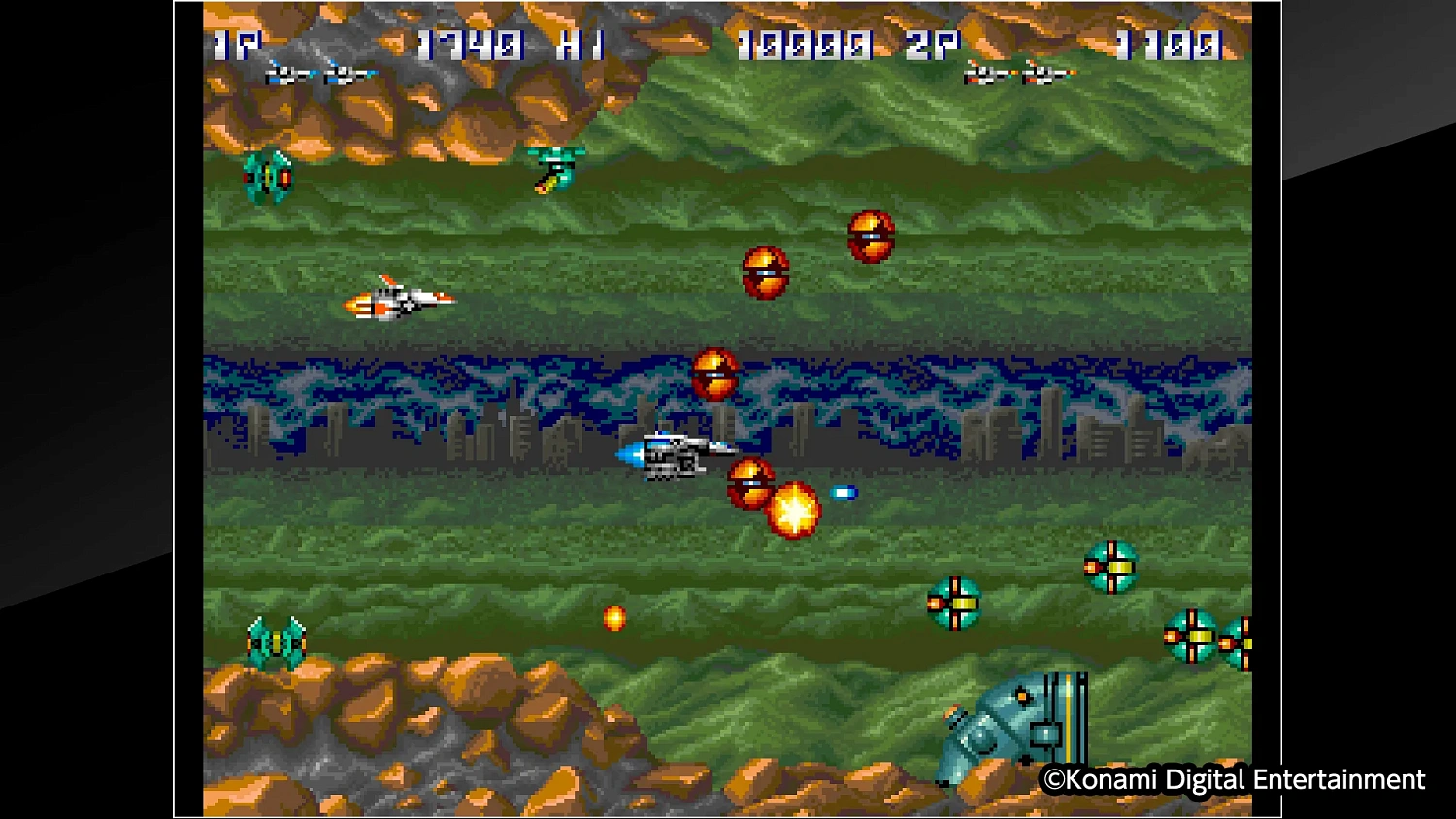Click the HI score value 10000
Viewport: 1456px width, 819px height.
806,44
